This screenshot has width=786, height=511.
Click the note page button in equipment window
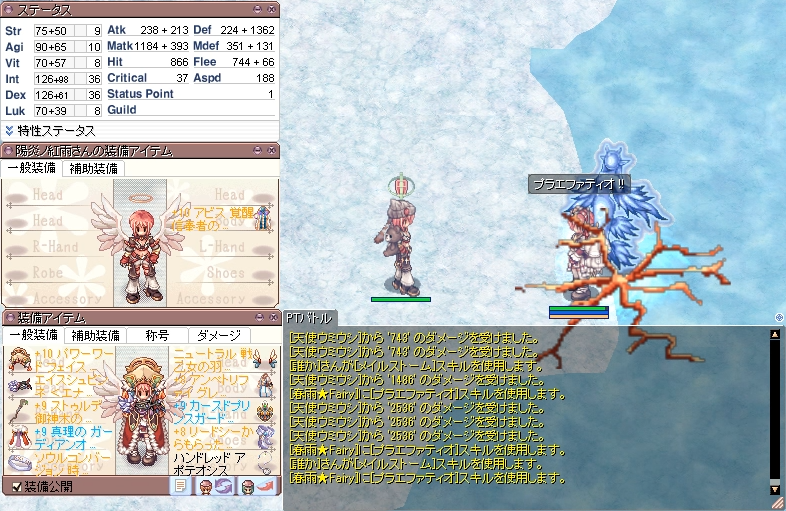[181, 485]
